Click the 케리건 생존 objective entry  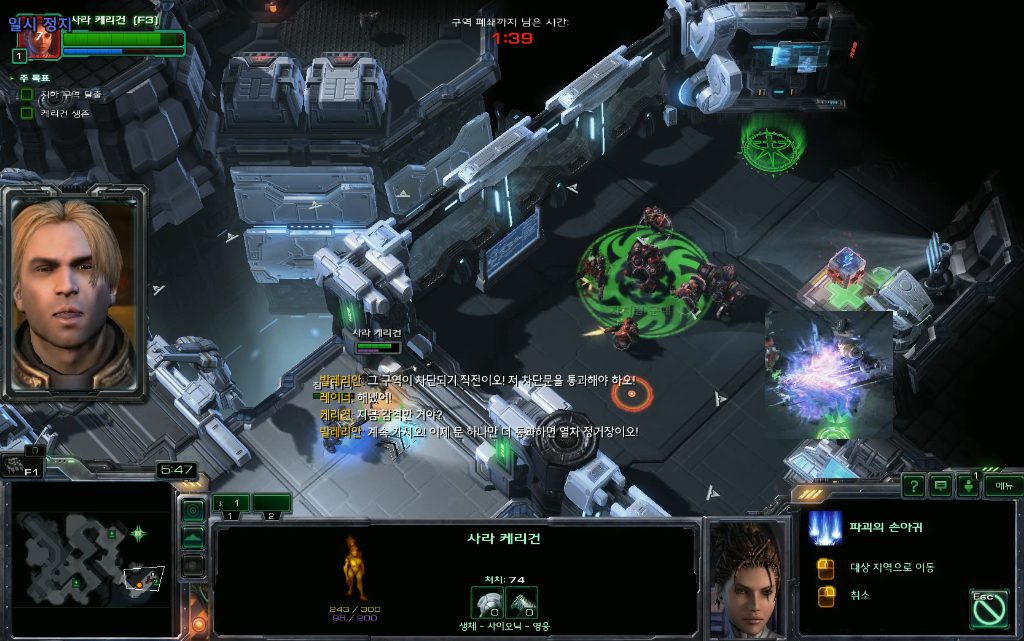[64, 113]
